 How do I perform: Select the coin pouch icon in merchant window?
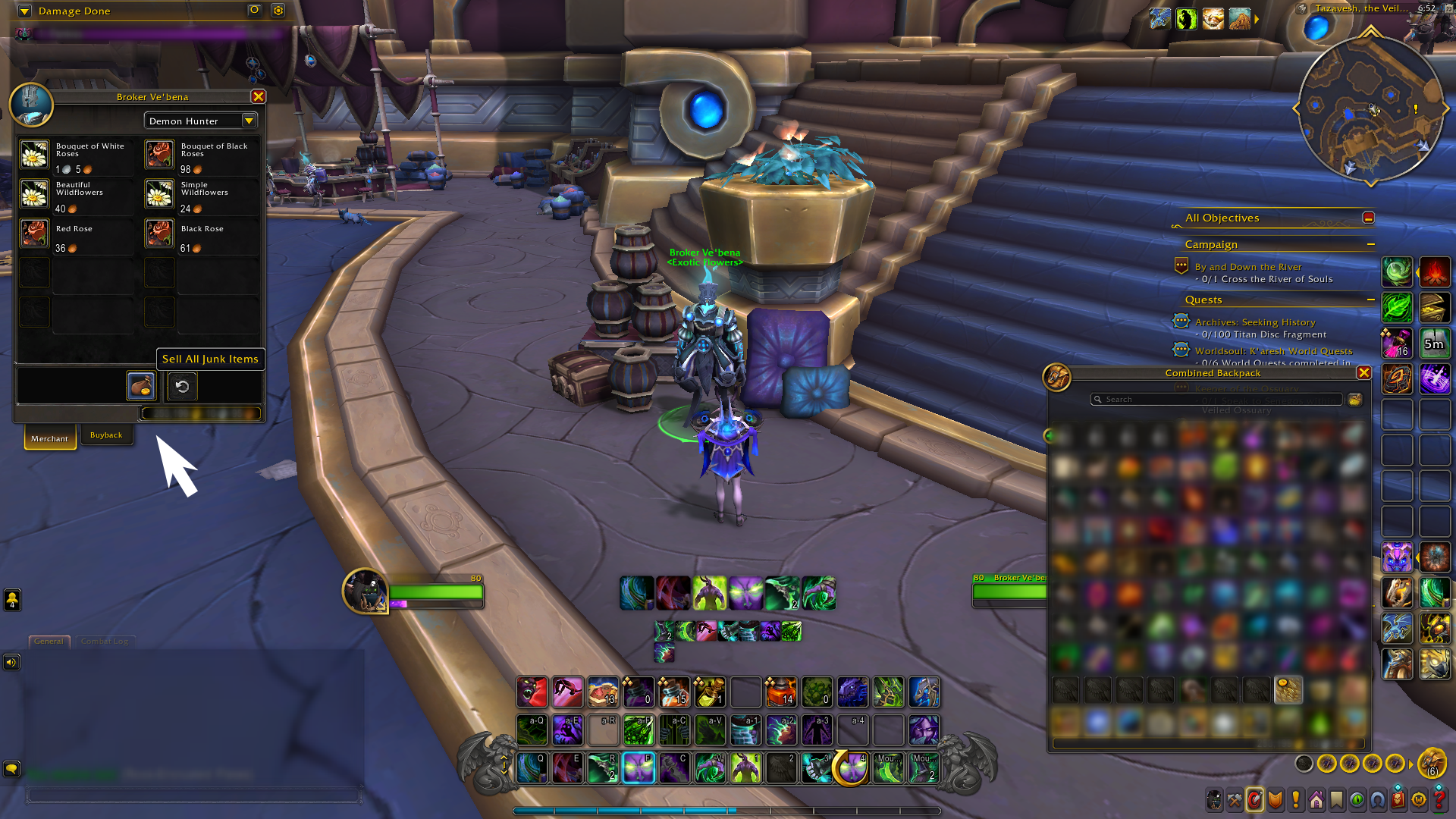coord(140,386)
